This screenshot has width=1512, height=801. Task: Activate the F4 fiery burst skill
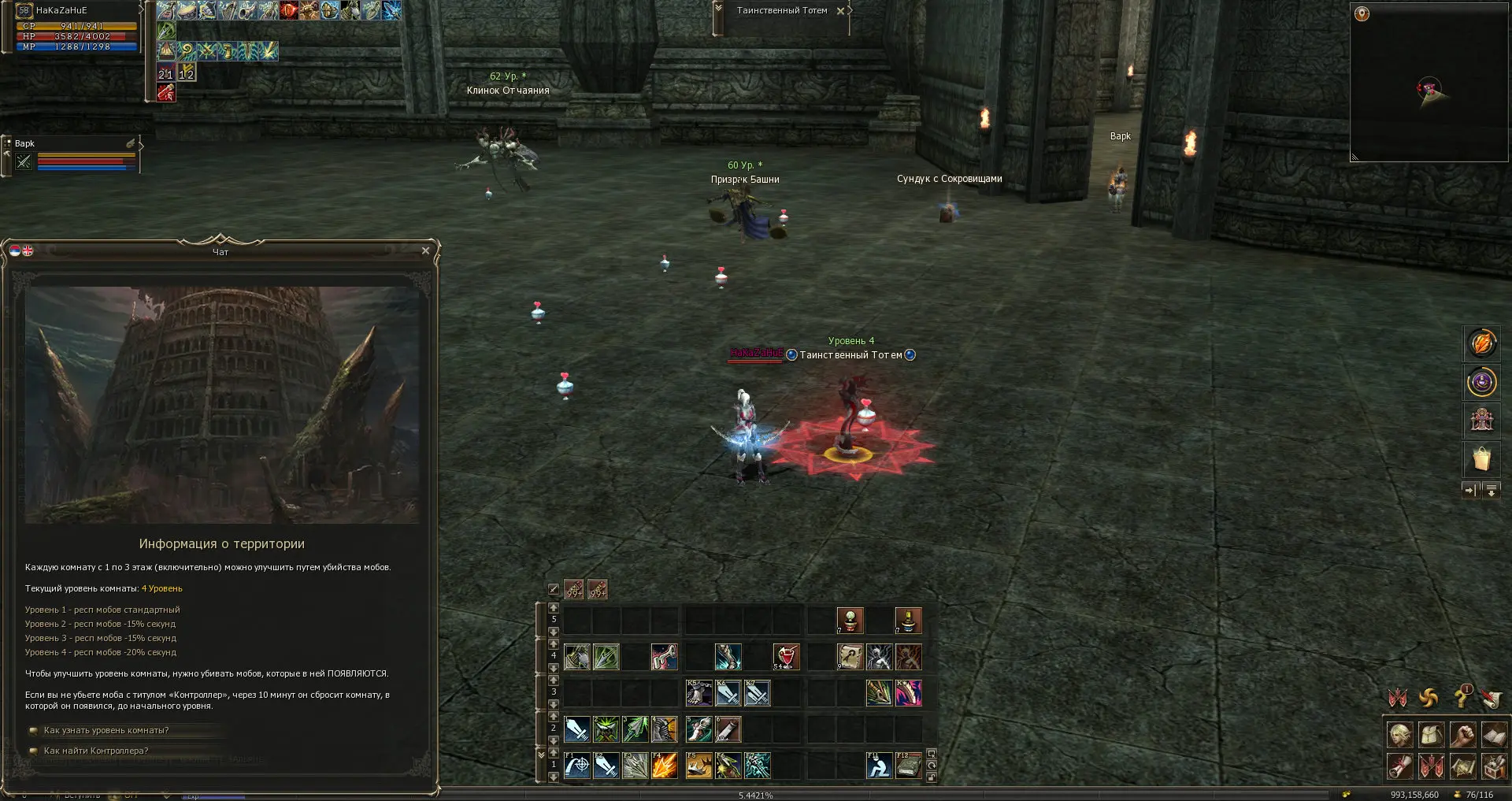[665, 766]
